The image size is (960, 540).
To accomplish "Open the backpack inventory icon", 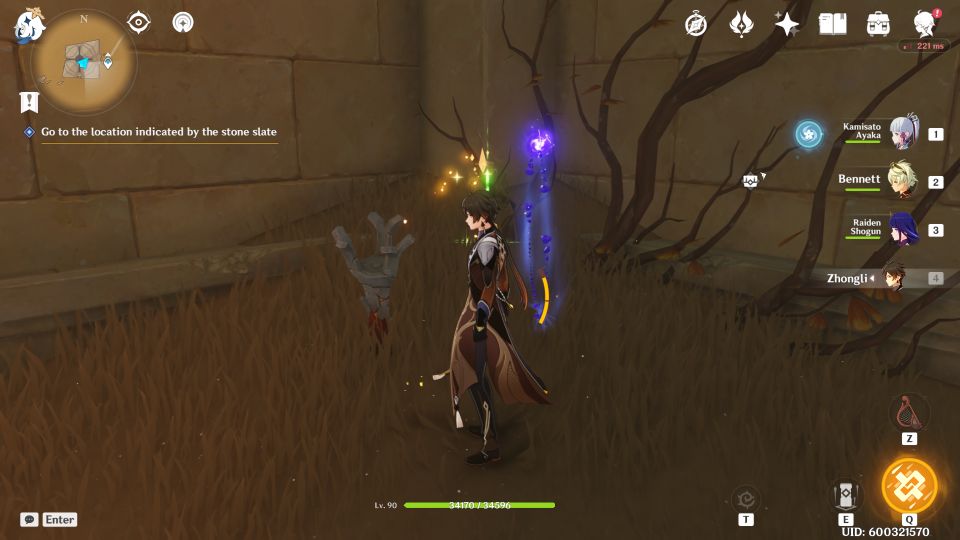I will (879, 24).
